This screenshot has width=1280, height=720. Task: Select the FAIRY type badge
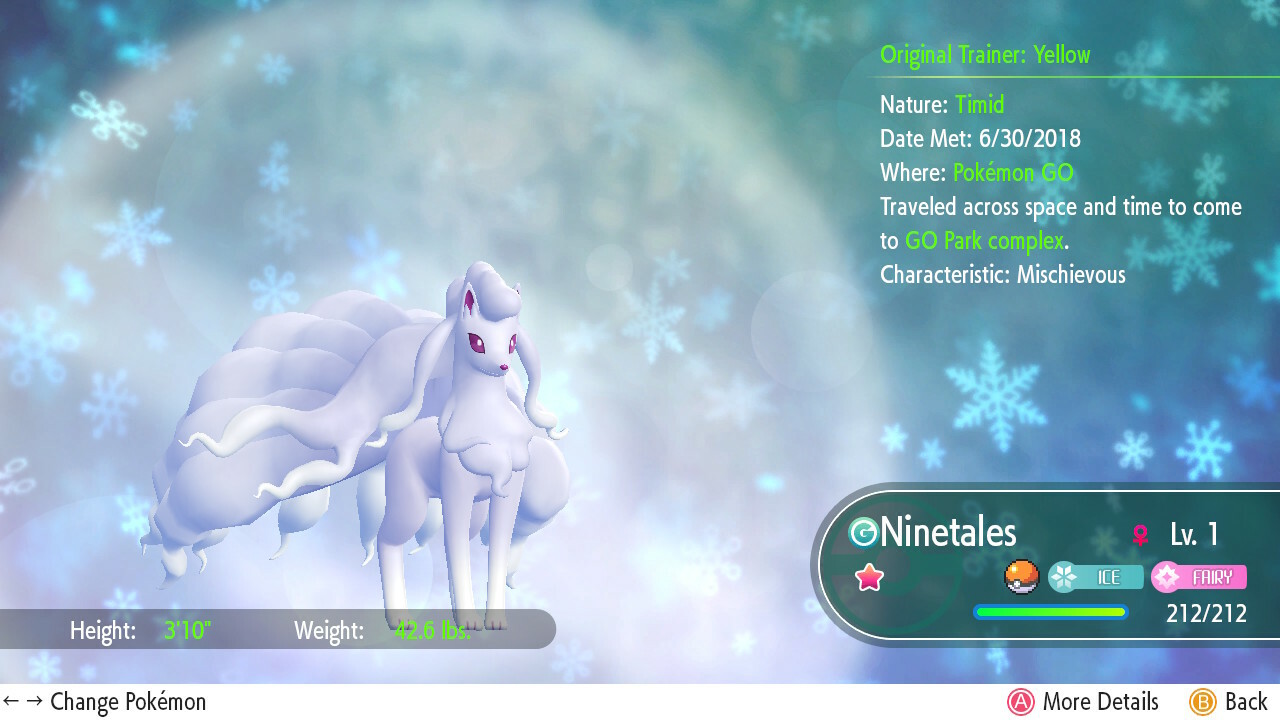tap(1199, 577)
